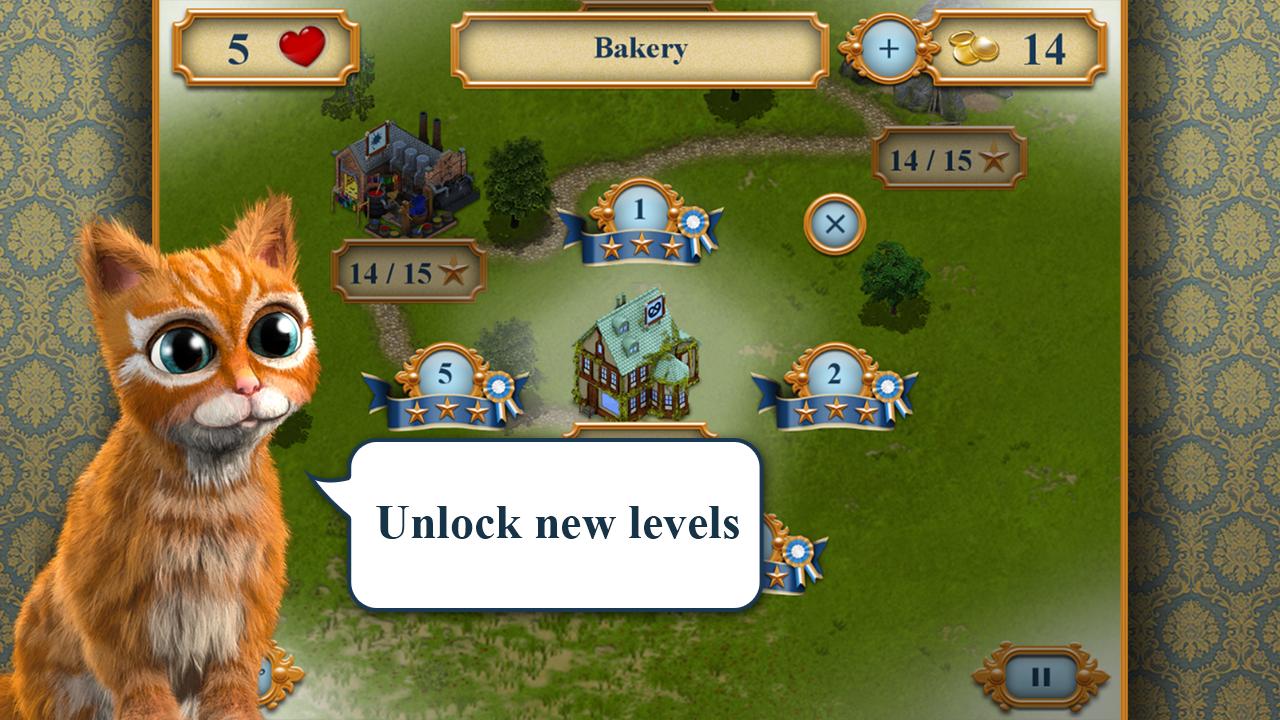Select the green-roofed bakery building
Viewport: 1280px width, 720px height.
click(x=634, y=355)
